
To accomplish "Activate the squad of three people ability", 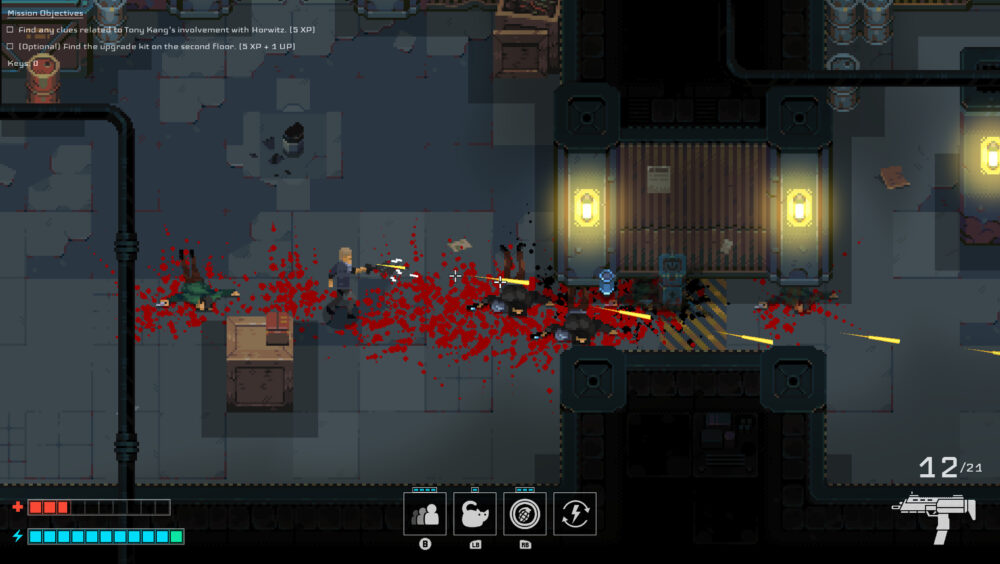I will coord(425,514).
